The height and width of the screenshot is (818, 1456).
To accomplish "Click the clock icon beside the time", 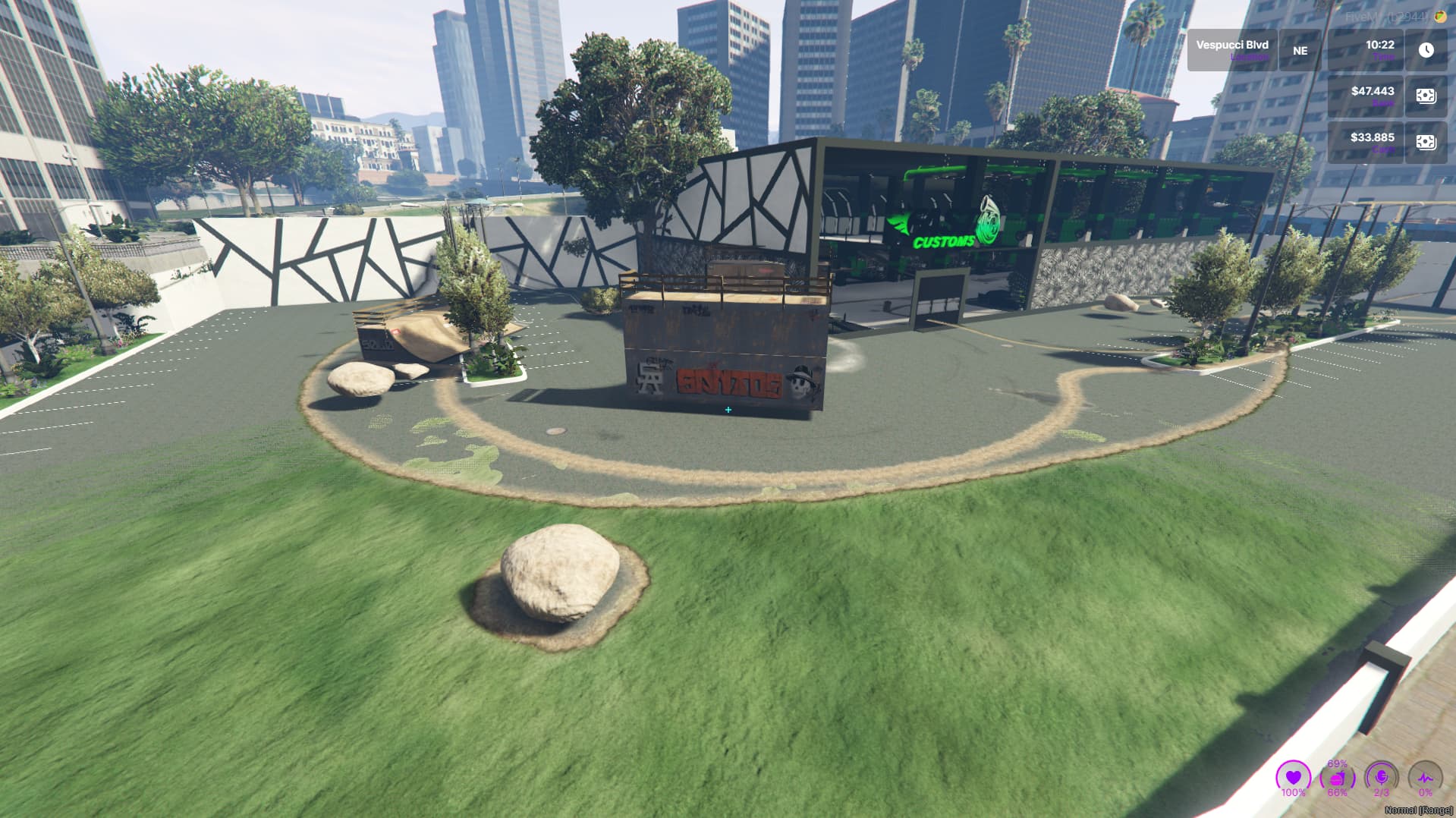I will [1426, 50].
